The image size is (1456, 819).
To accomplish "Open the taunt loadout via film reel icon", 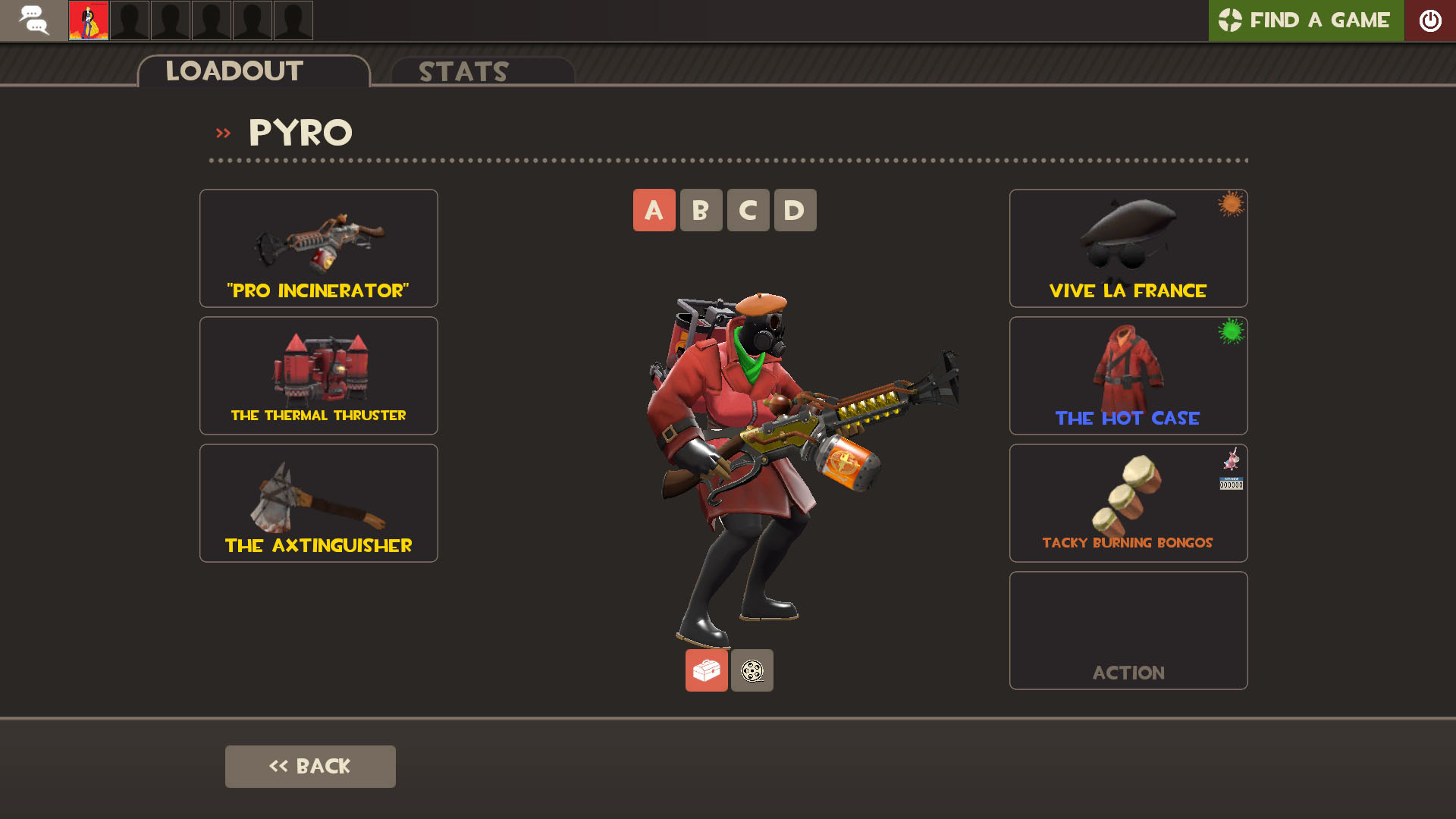I will tap(752, 670).
